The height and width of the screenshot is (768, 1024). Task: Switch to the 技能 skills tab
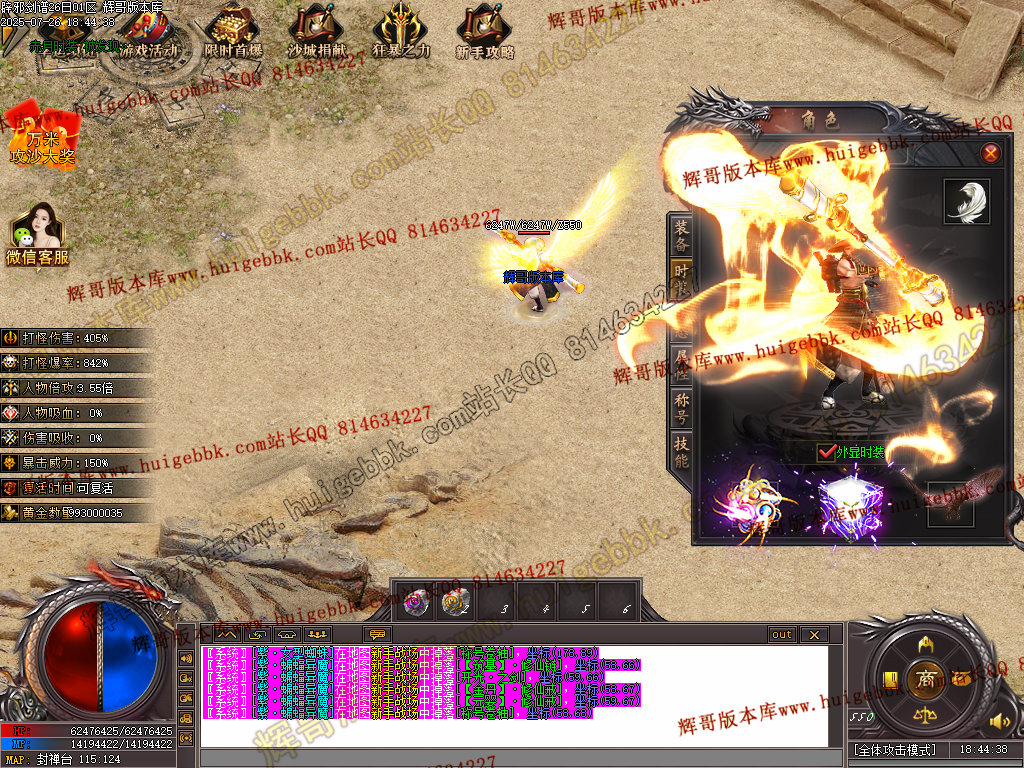tap(681, 453)
